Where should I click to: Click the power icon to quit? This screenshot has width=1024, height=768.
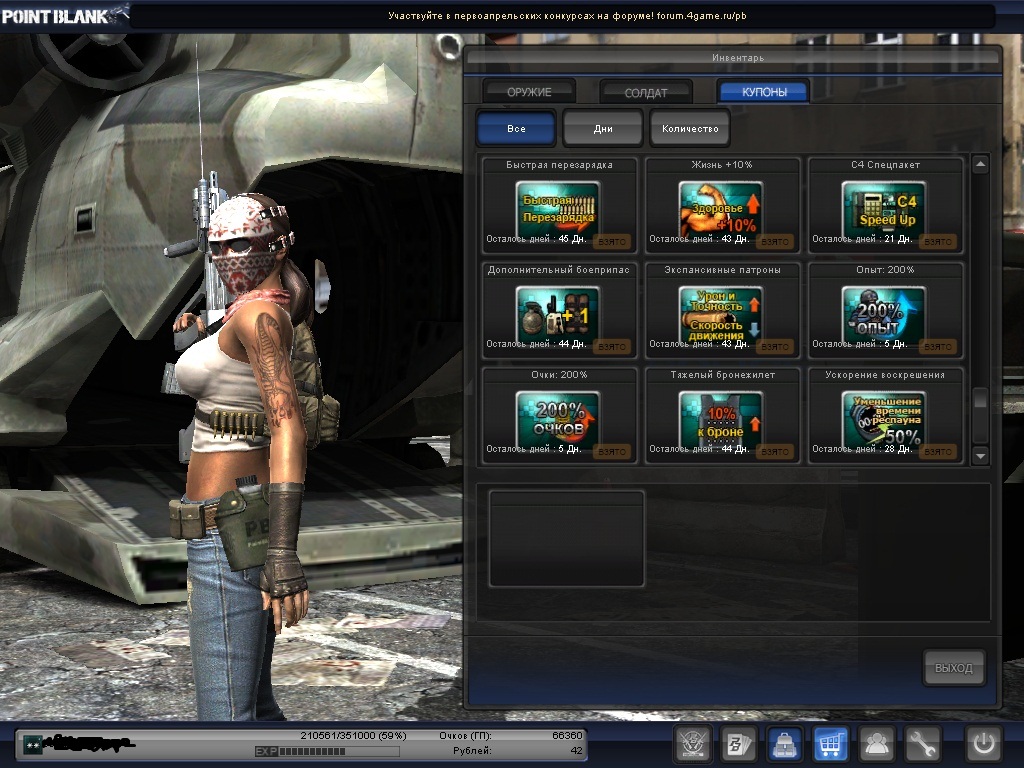tap(983, 744)
